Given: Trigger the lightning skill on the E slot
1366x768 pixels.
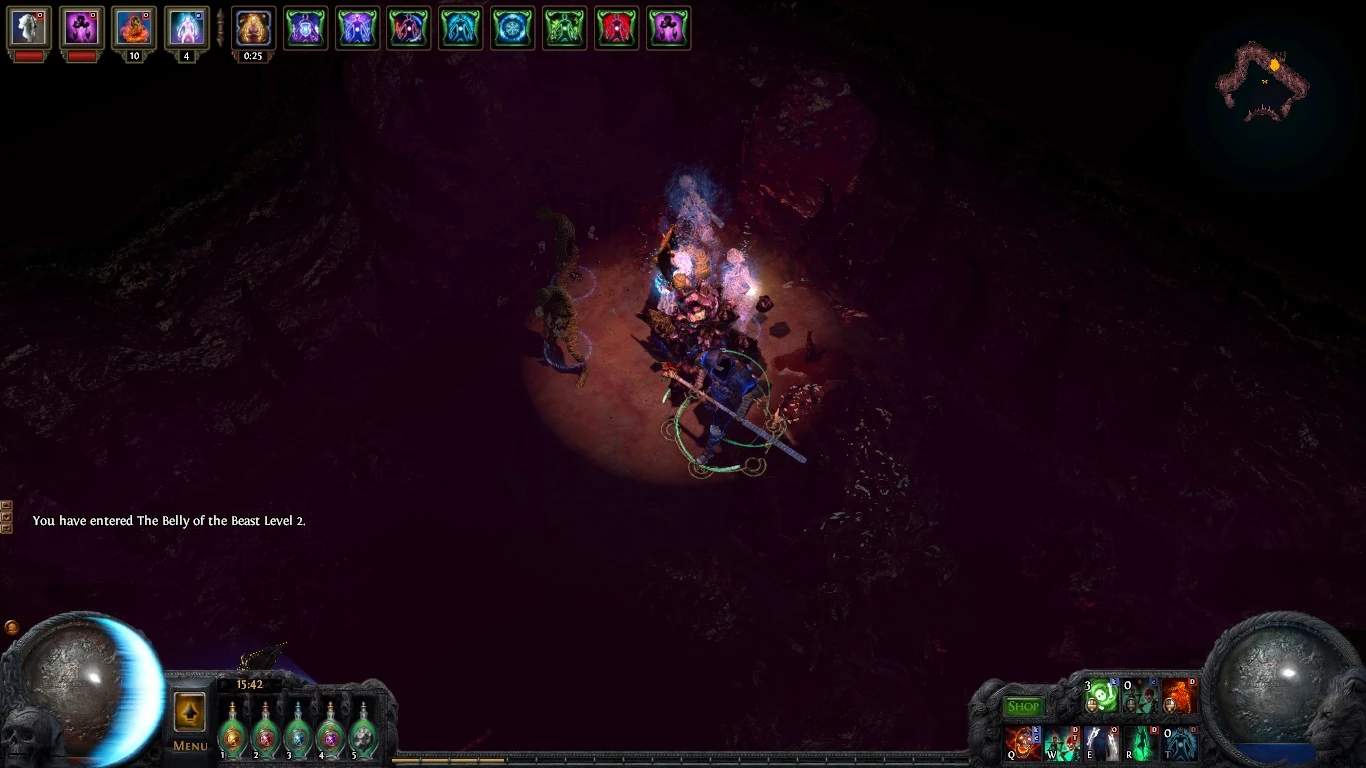Looking at the screenshot, I should pos(1100,744).
